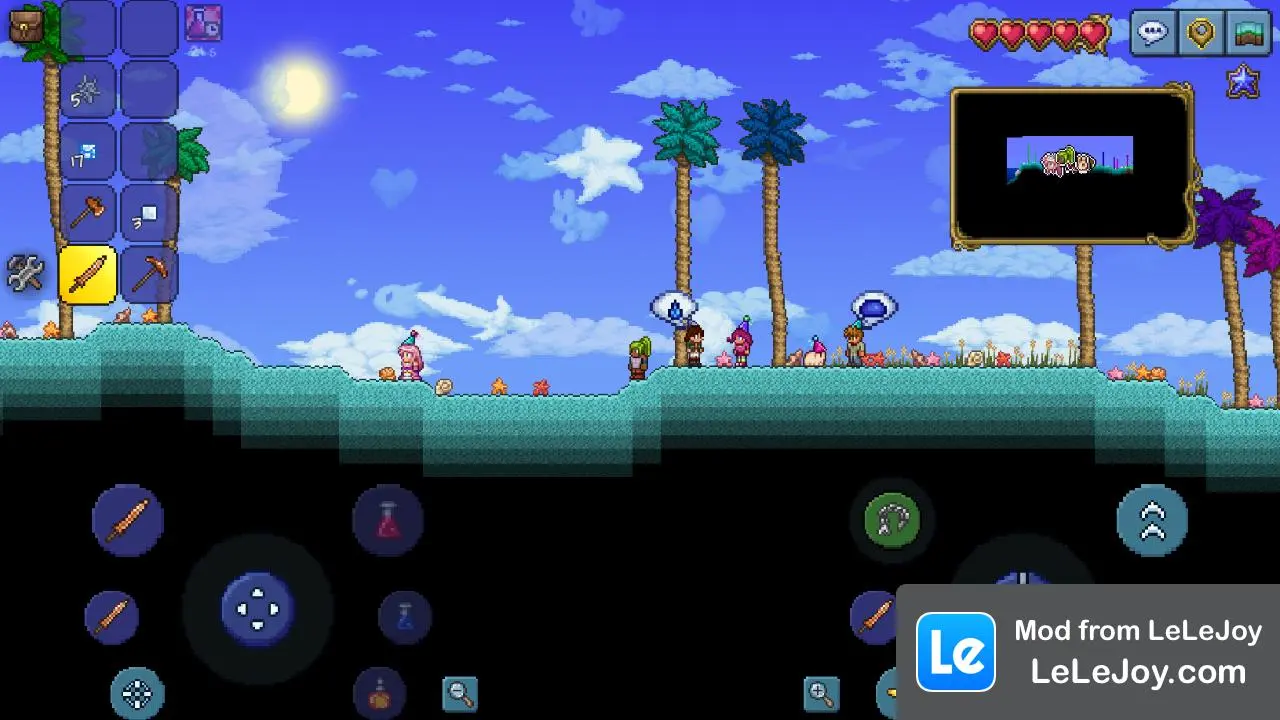This screenshot has height=720, width=1280.
Task: Open the chat speech bubble
Action: click(x=1154, y=32)
